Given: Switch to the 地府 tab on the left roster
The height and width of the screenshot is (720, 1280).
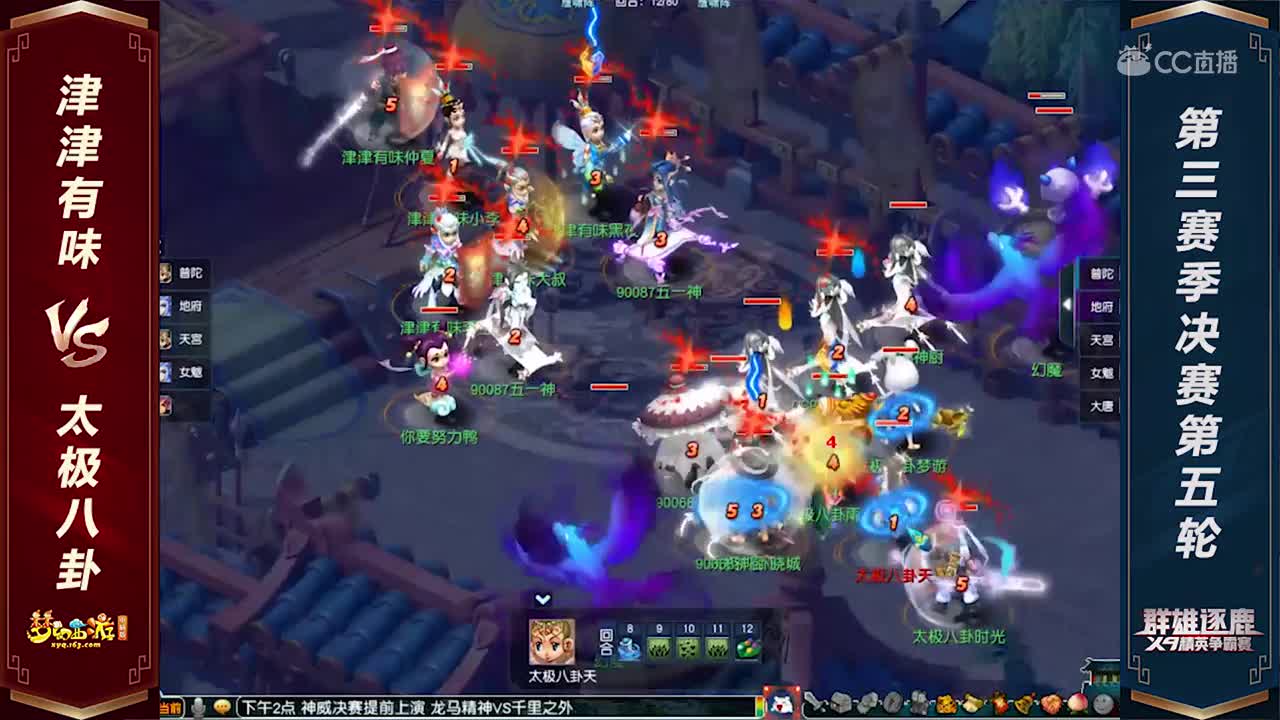Looking at the screenshot, I should [x=183, y=303].
